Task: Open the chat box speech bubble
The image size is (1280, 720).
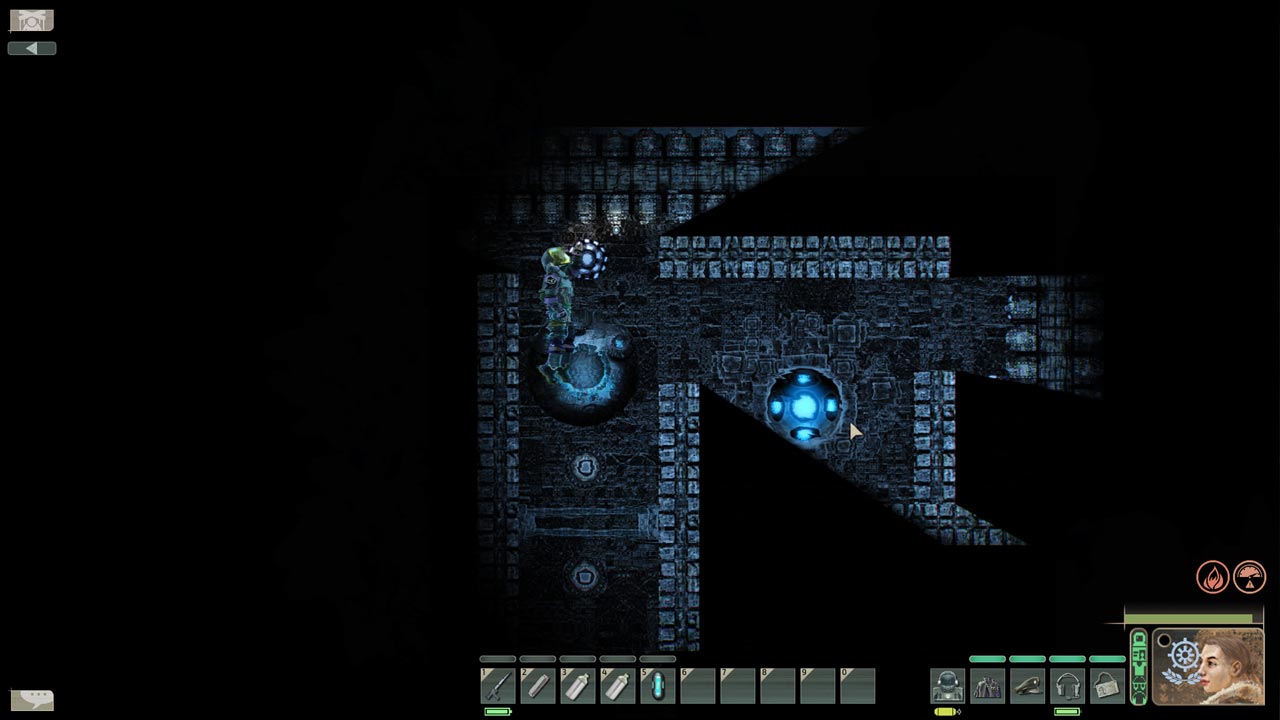Action: click(32, 699)
